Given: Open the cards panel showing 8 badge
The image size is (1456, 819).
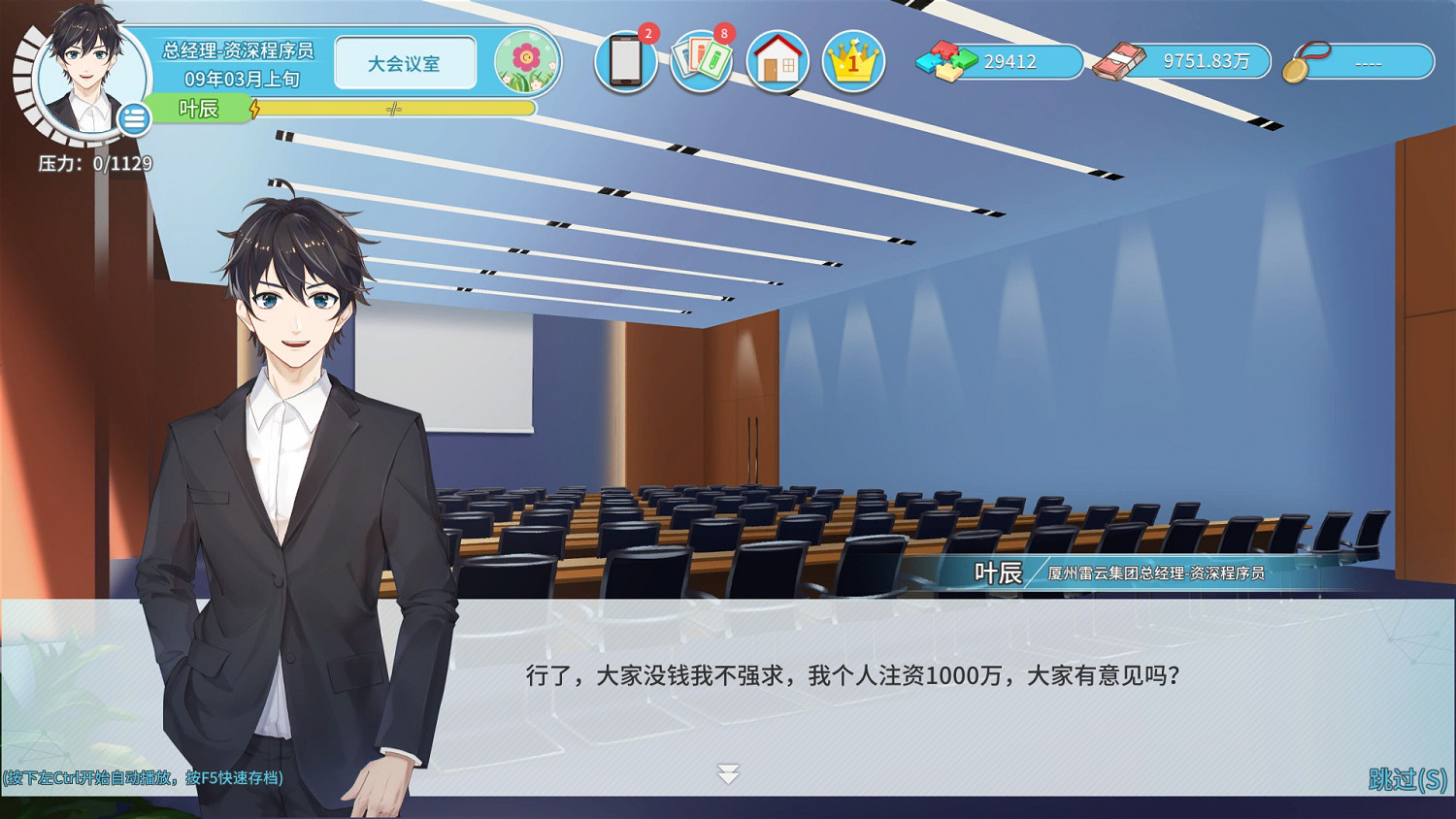Looking at the screenshot, I should tap(701, 61).
